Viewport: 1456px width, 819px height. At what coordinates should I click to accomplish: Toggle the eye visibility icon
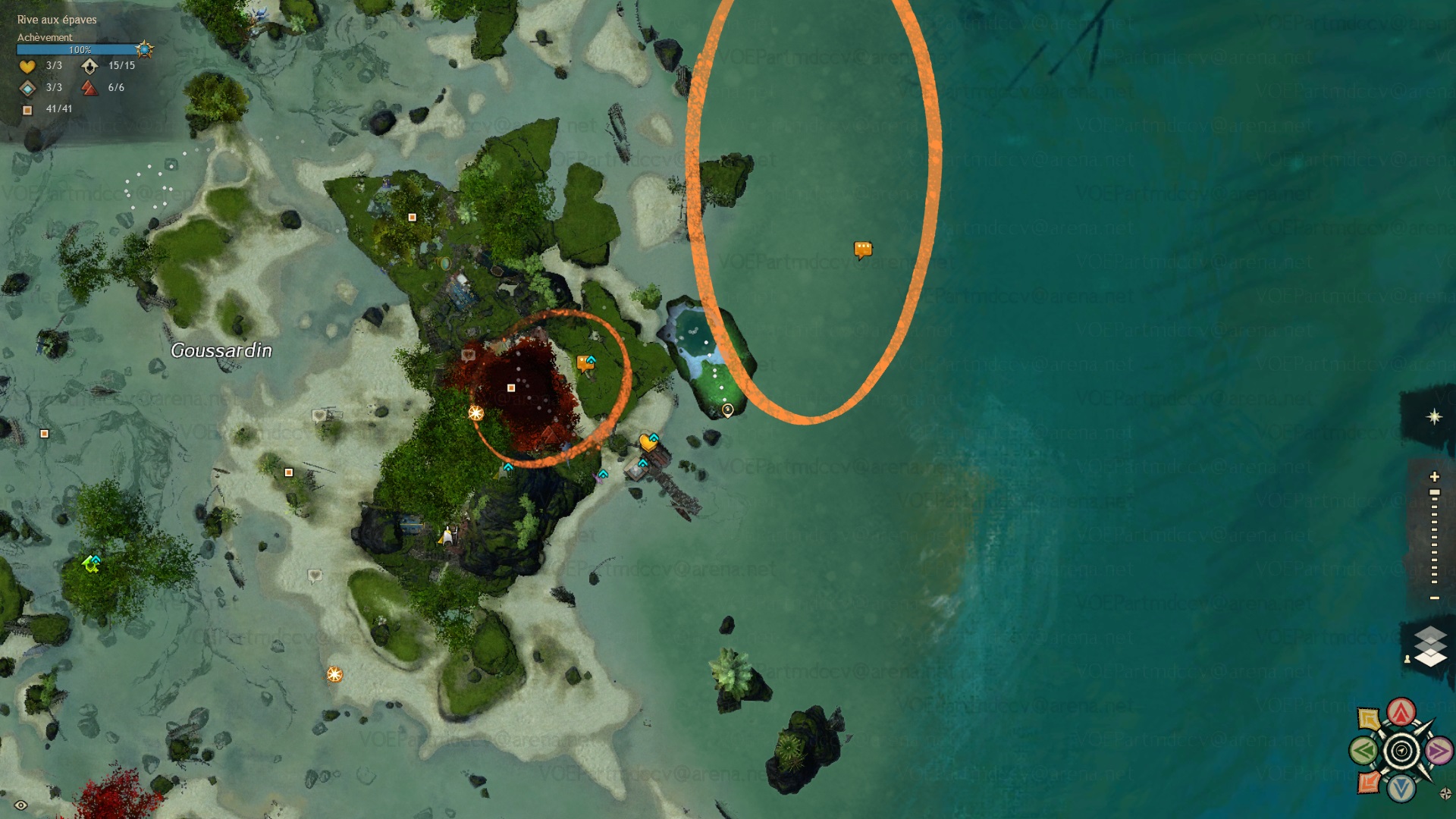tap(20, 805)
